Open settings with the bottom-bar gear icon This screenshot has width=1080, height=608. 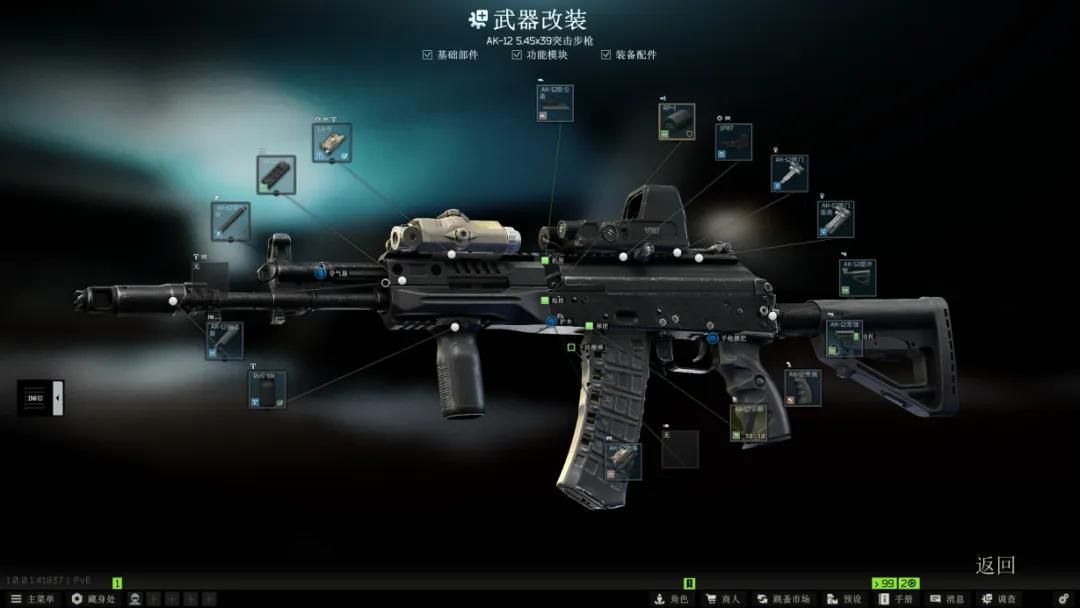click(1063, 599)
